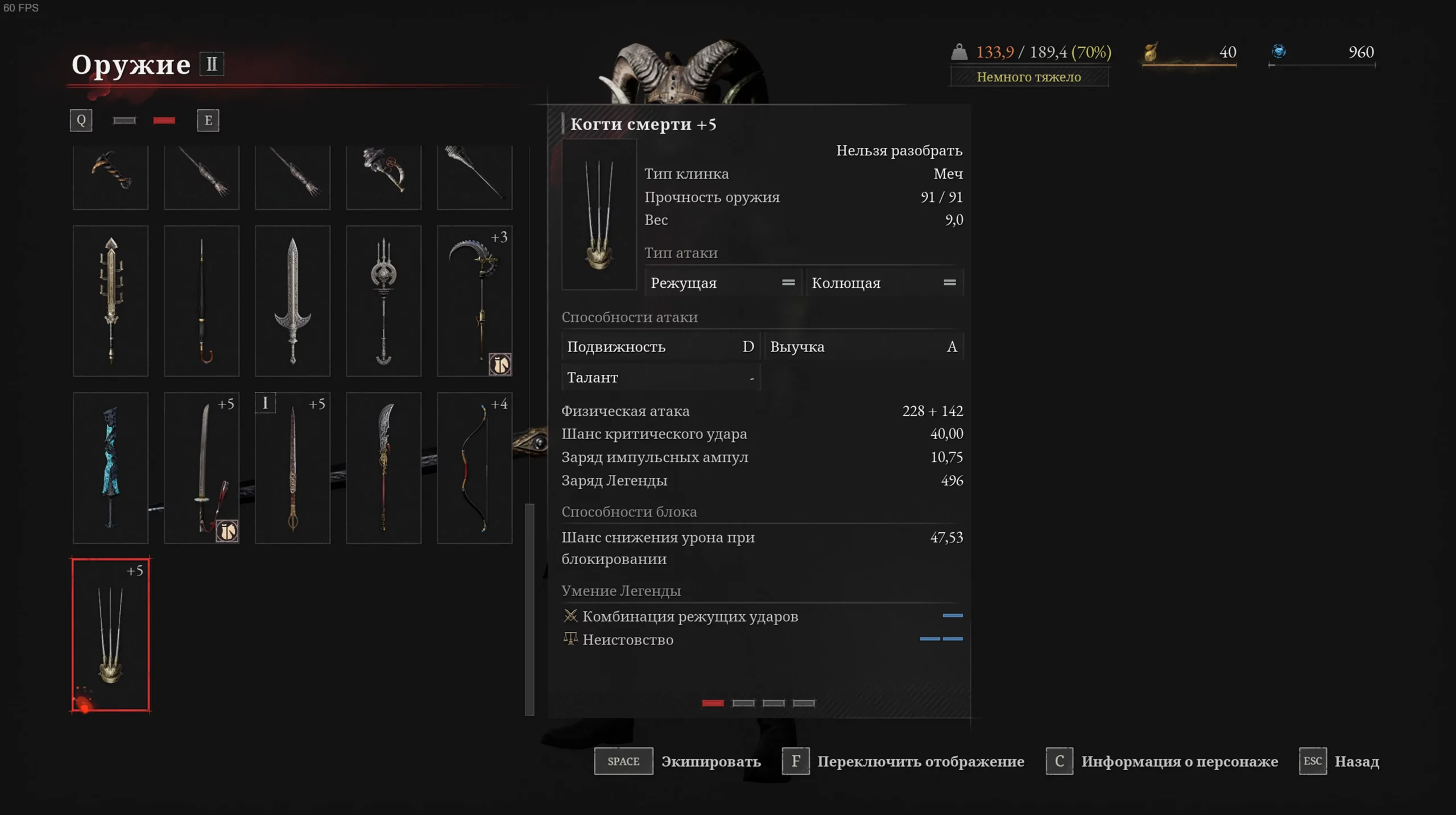1456x815 pixels.
Task: Select the +4 bow weapon slot
Action: [474, 468]
